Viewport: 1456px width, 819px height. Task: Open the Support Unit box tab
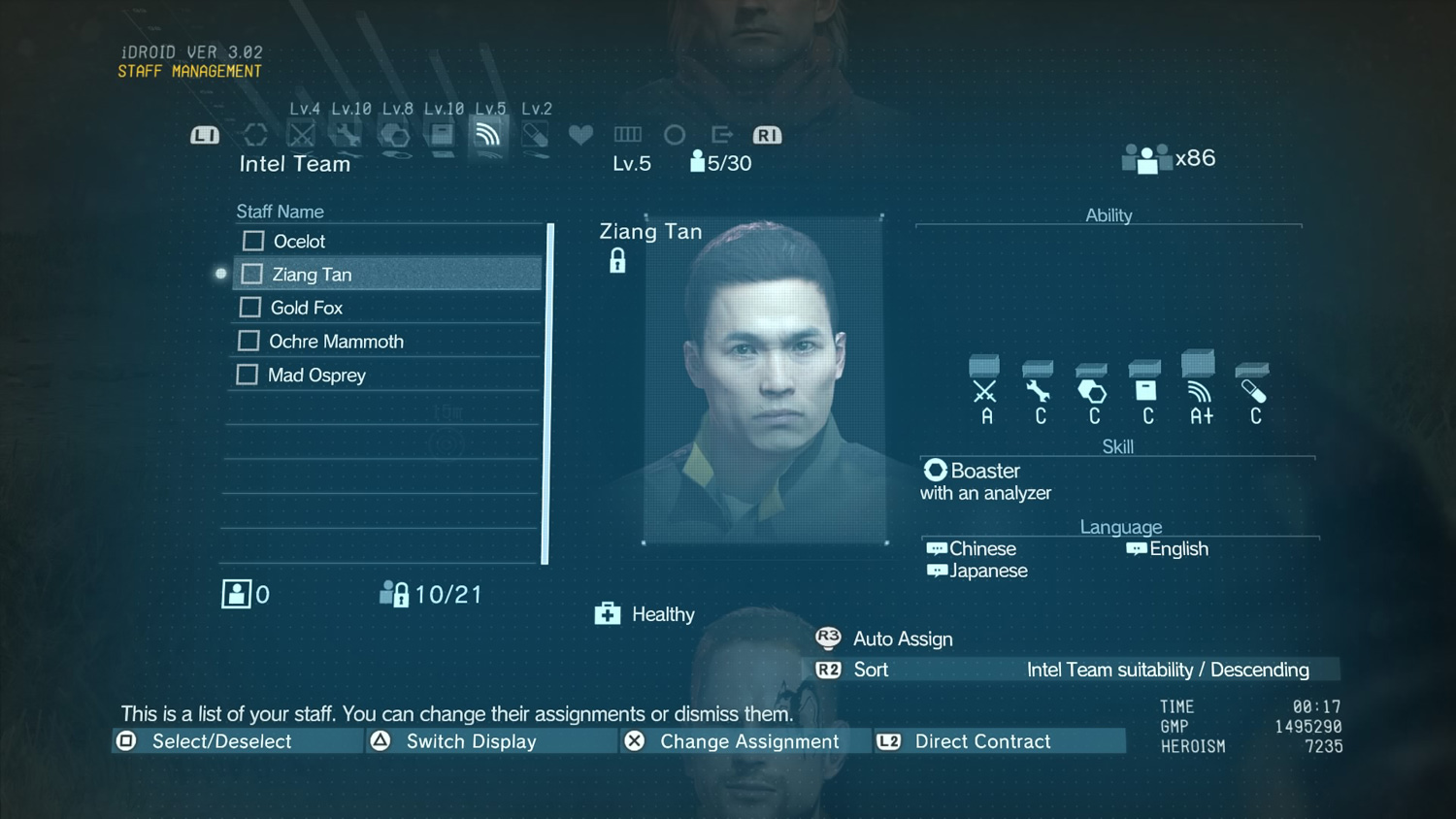442,135
